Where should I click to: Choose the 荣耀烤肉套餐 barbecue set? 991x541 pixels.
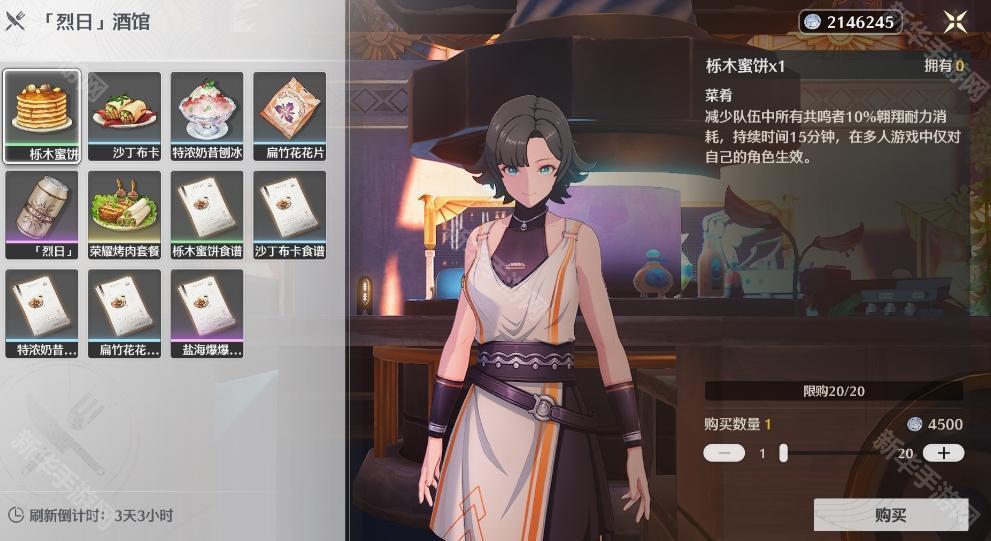(124, 214)
